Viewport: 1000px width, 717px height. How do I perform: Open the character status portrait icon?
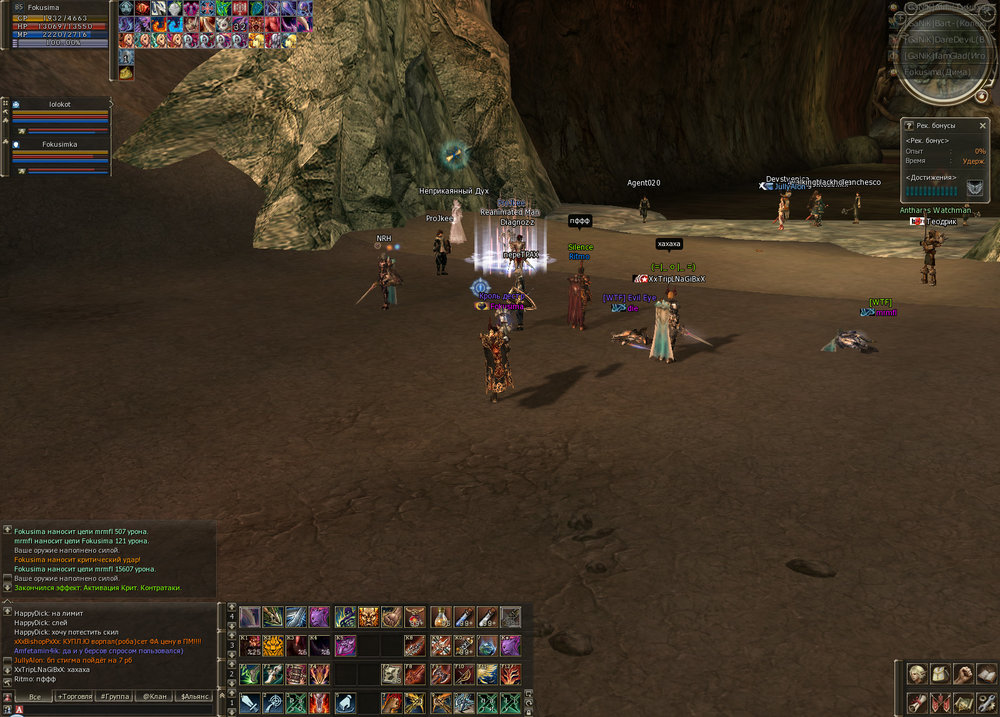pos(917,674)
